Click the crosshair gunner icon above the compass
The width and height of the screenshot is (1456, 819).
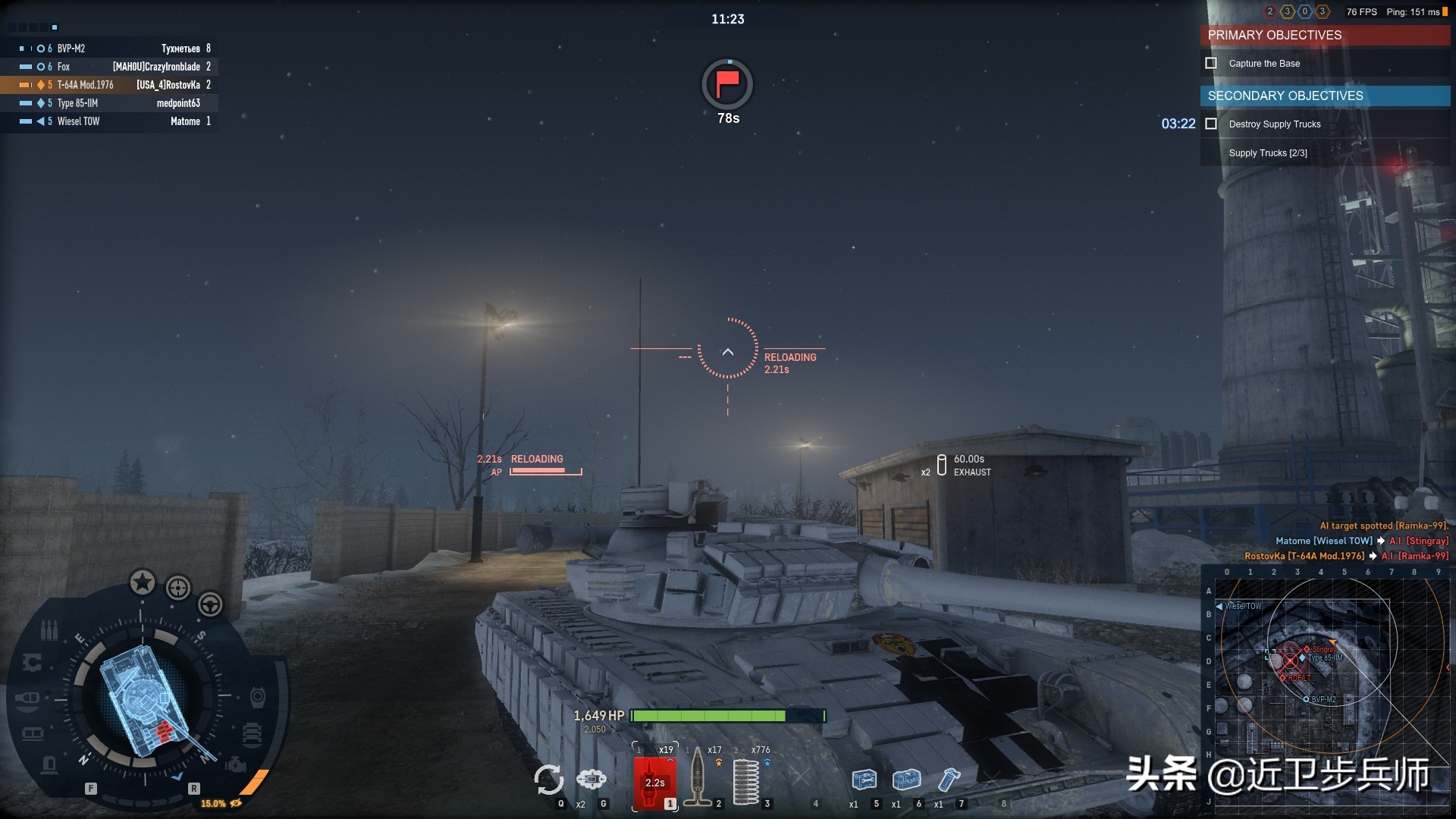pos(178,588)
